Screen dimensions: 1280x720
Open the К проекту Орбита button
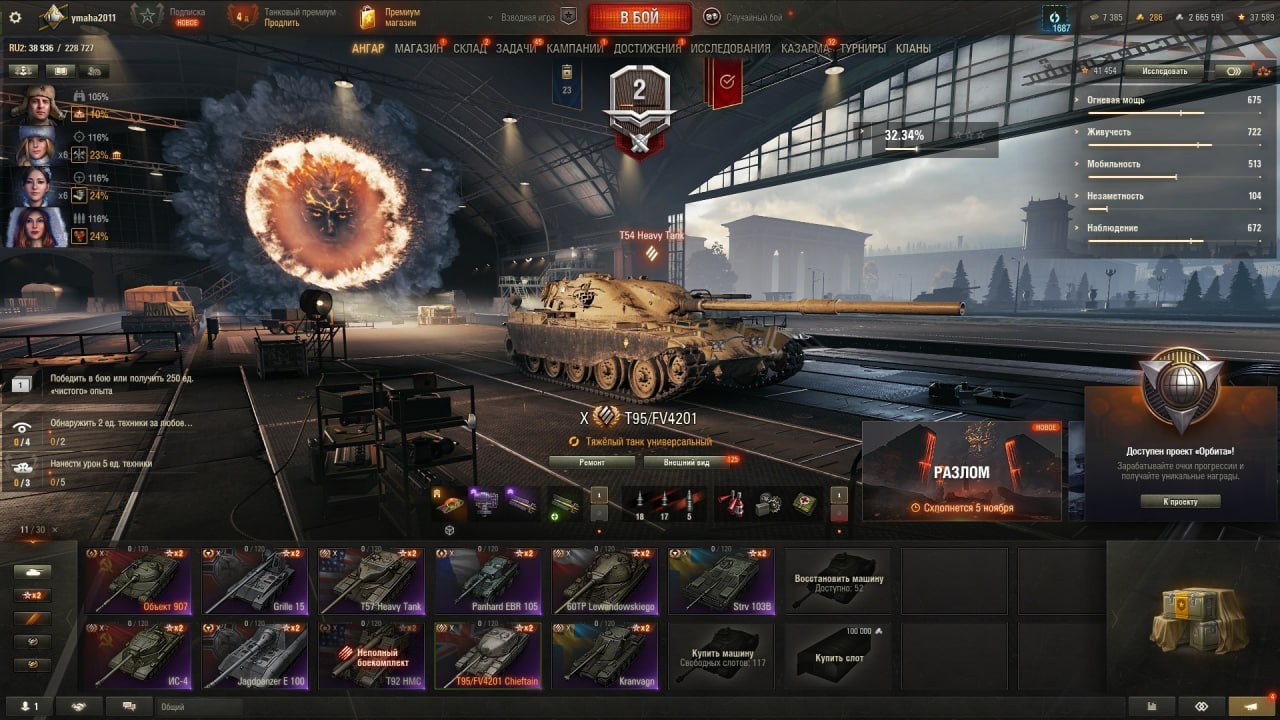[x=1180, y=501]
